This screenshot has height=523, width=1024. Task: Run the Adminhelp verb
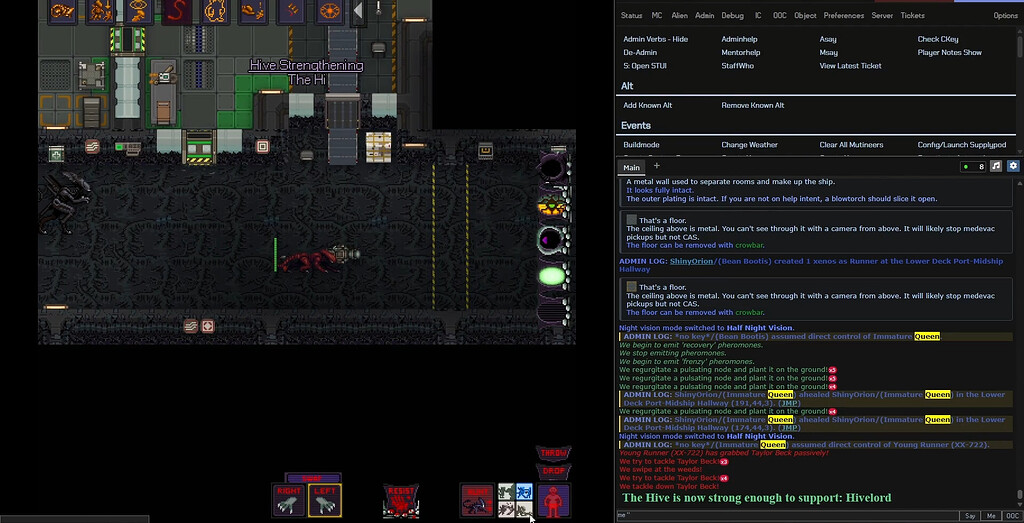740,39
